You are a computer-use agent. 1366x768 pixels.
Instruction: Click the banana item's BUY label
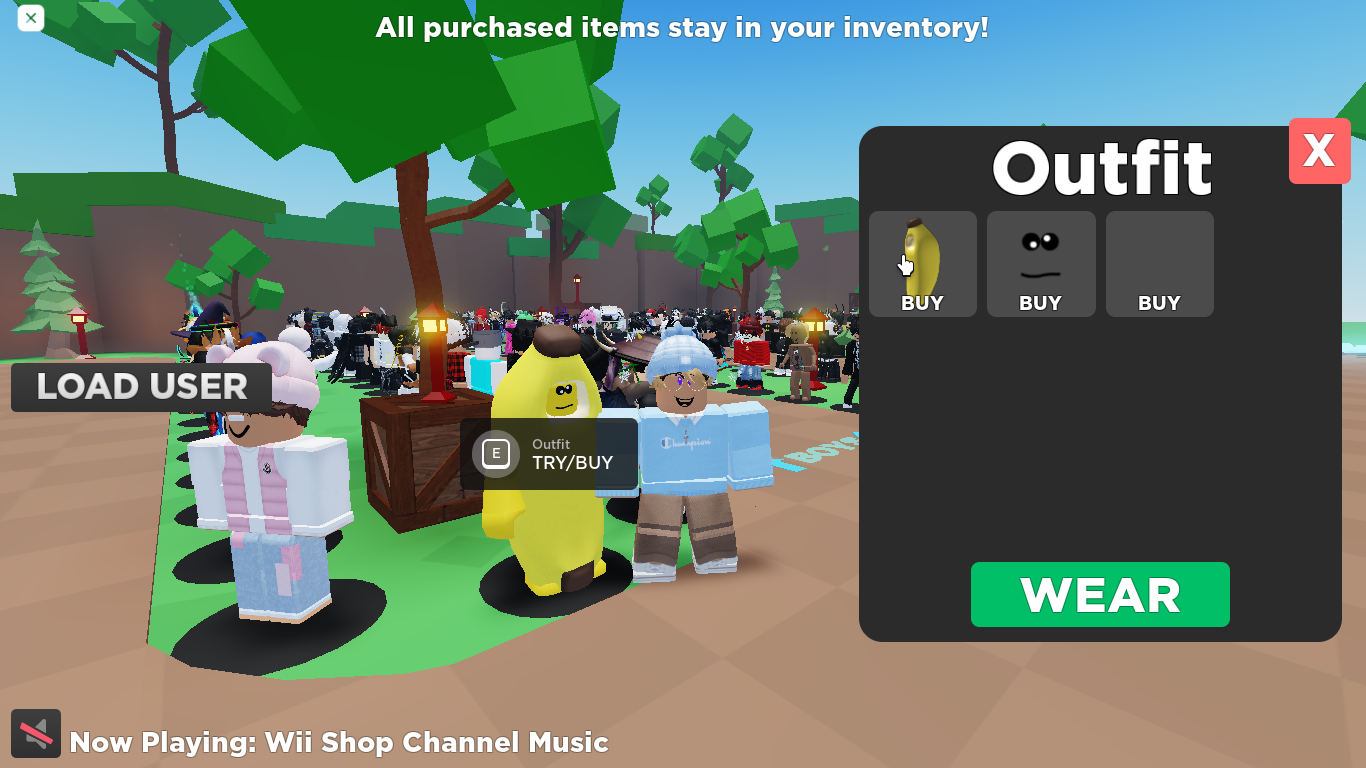(x=922, y=302)
